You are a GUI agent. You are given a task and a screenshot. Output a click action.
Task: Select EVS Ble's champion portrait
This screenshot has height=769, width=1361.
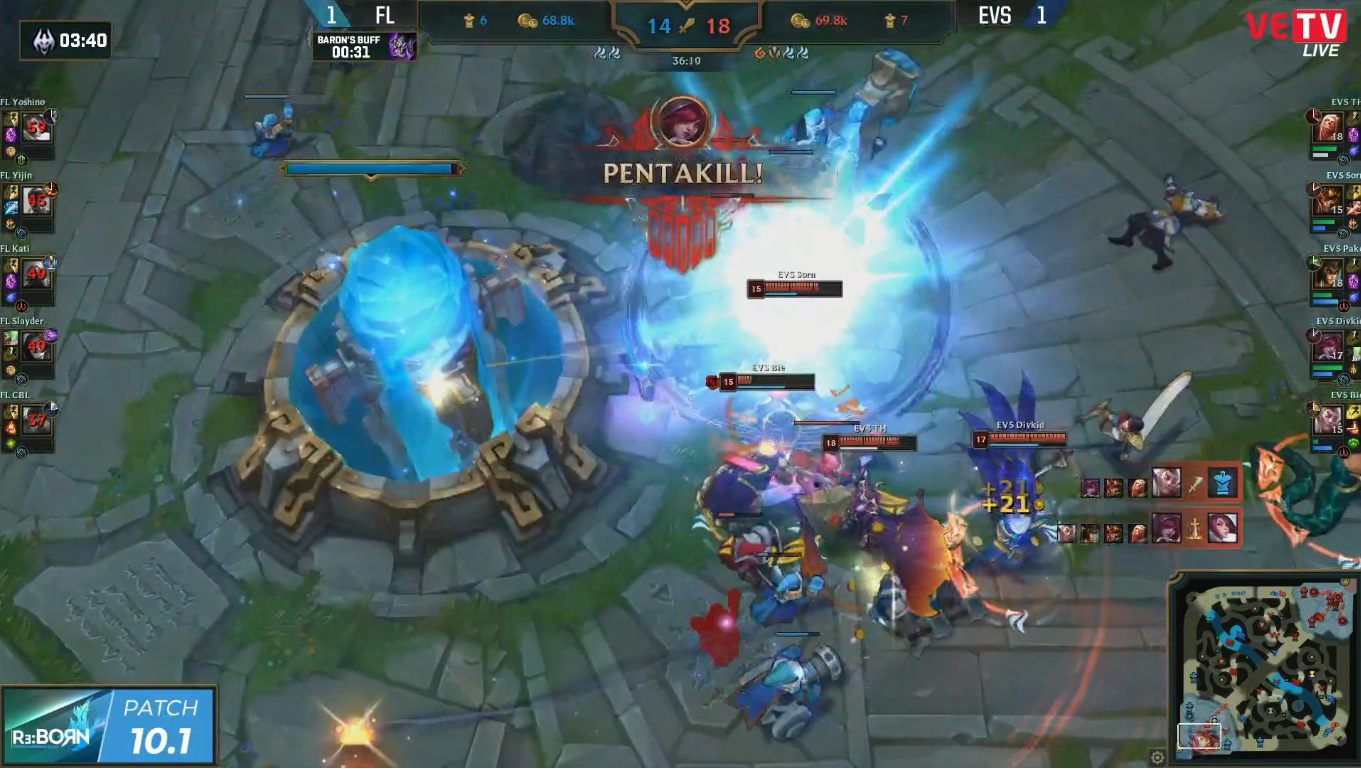[x=1328, y=419]
